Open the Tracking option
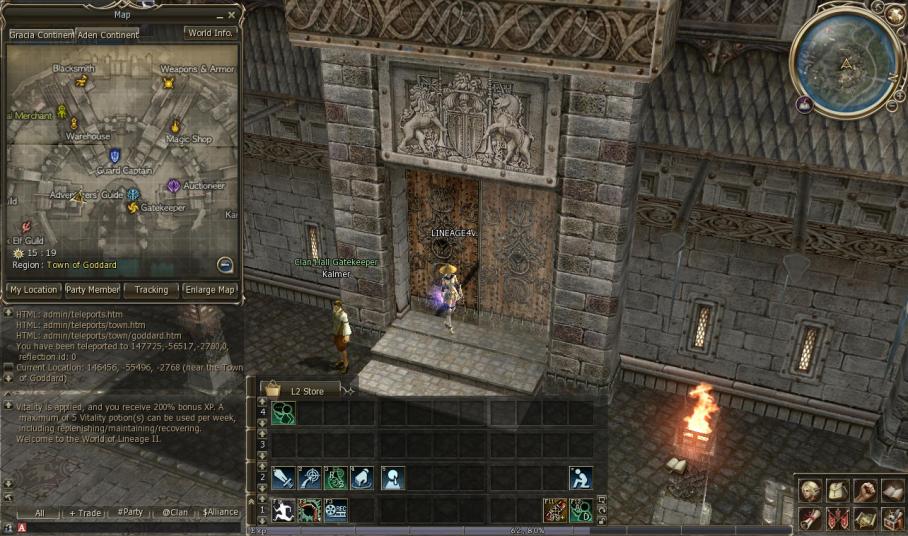 (151, 290)
